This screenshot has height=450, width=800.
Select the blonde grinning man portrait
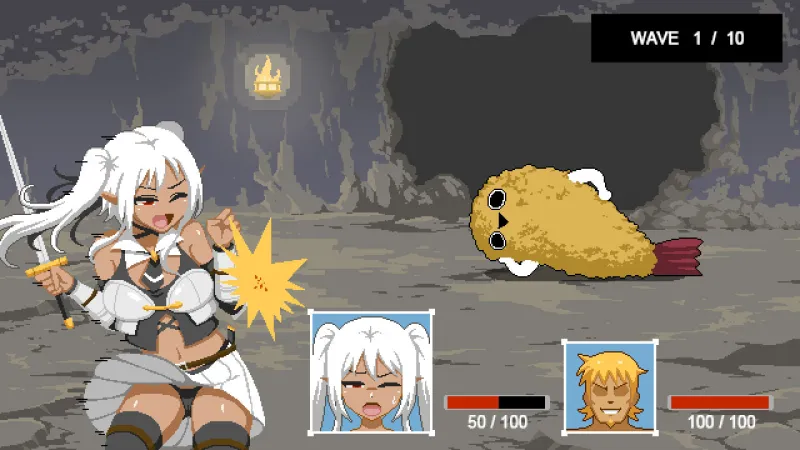pos(608,387)
